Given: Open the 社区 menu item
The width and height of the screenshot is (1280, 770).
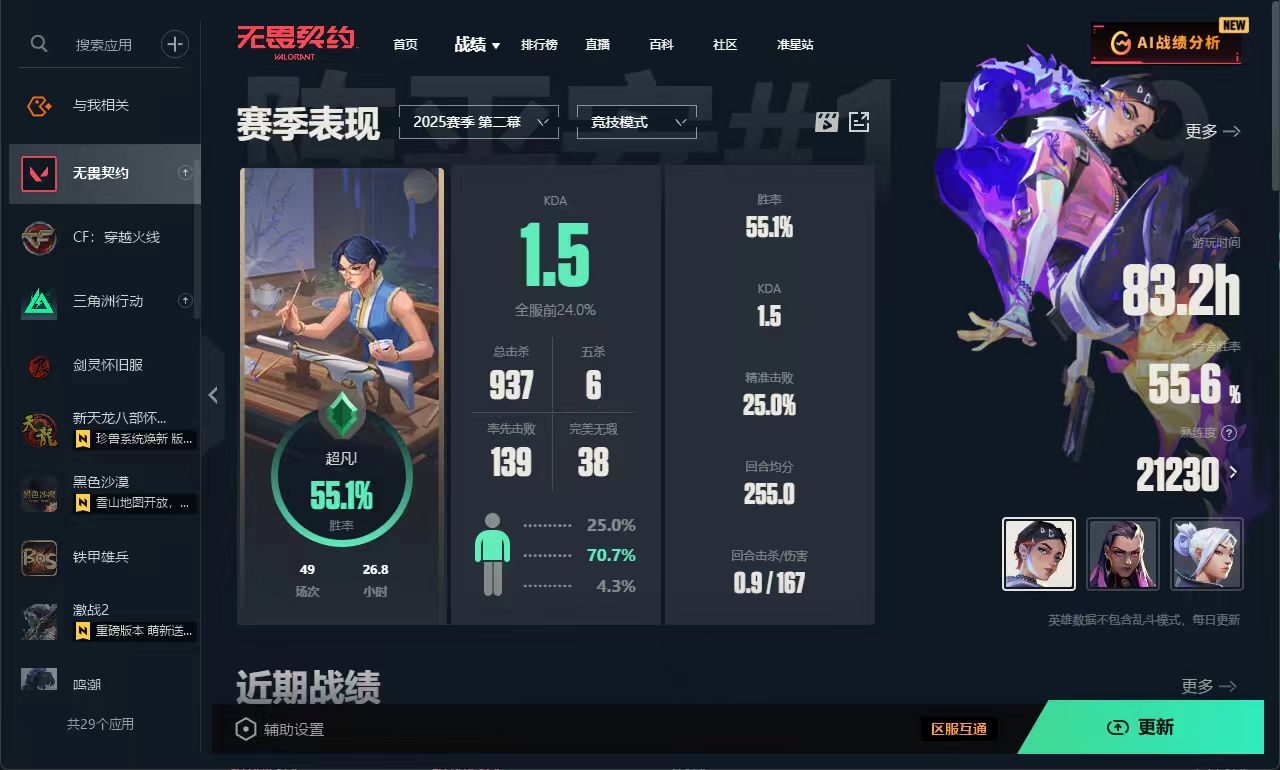Looking at the screenshot, I should (x=724, y=45).
